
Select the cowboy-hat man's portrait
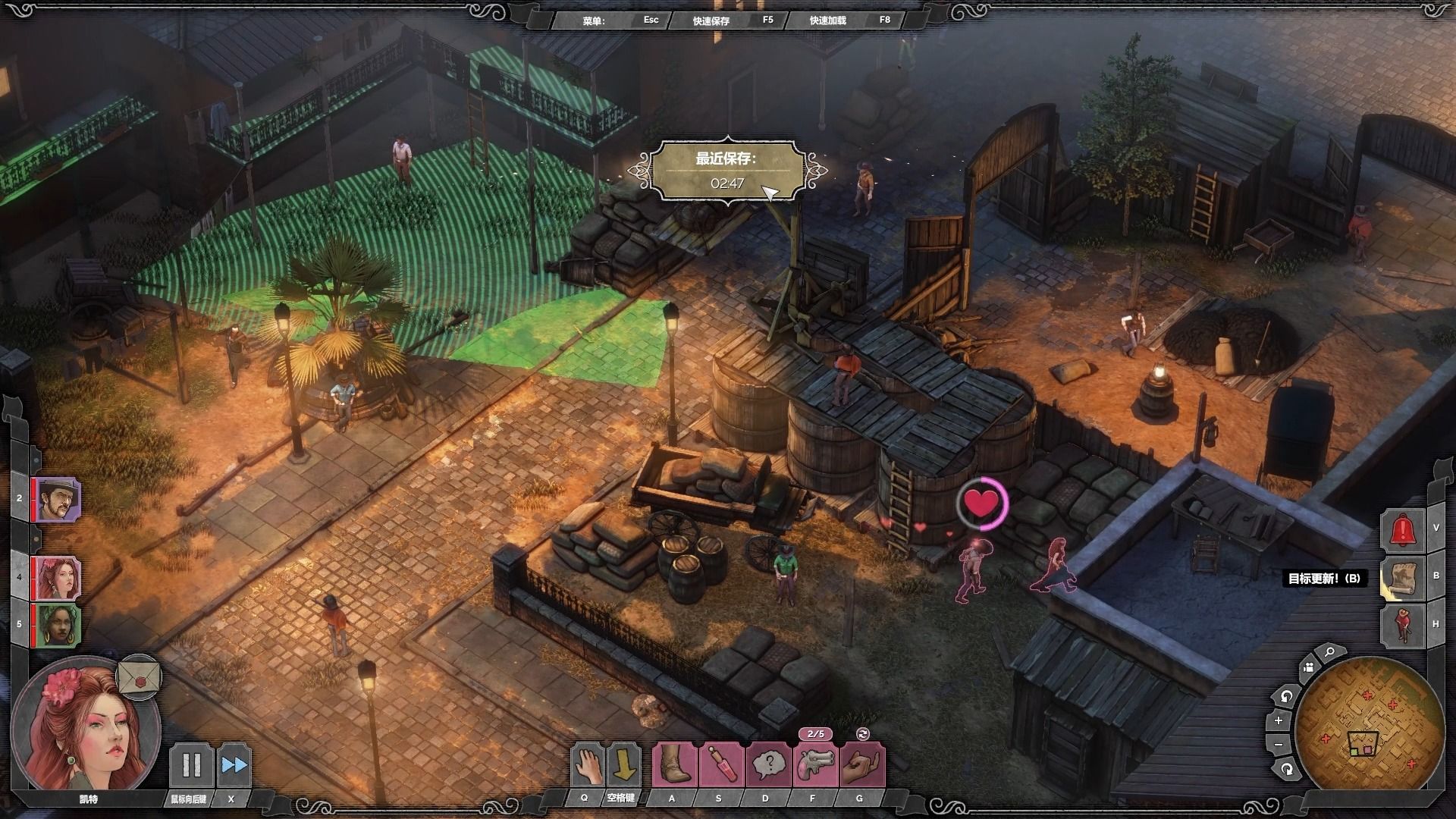click(x=58, y=499)
